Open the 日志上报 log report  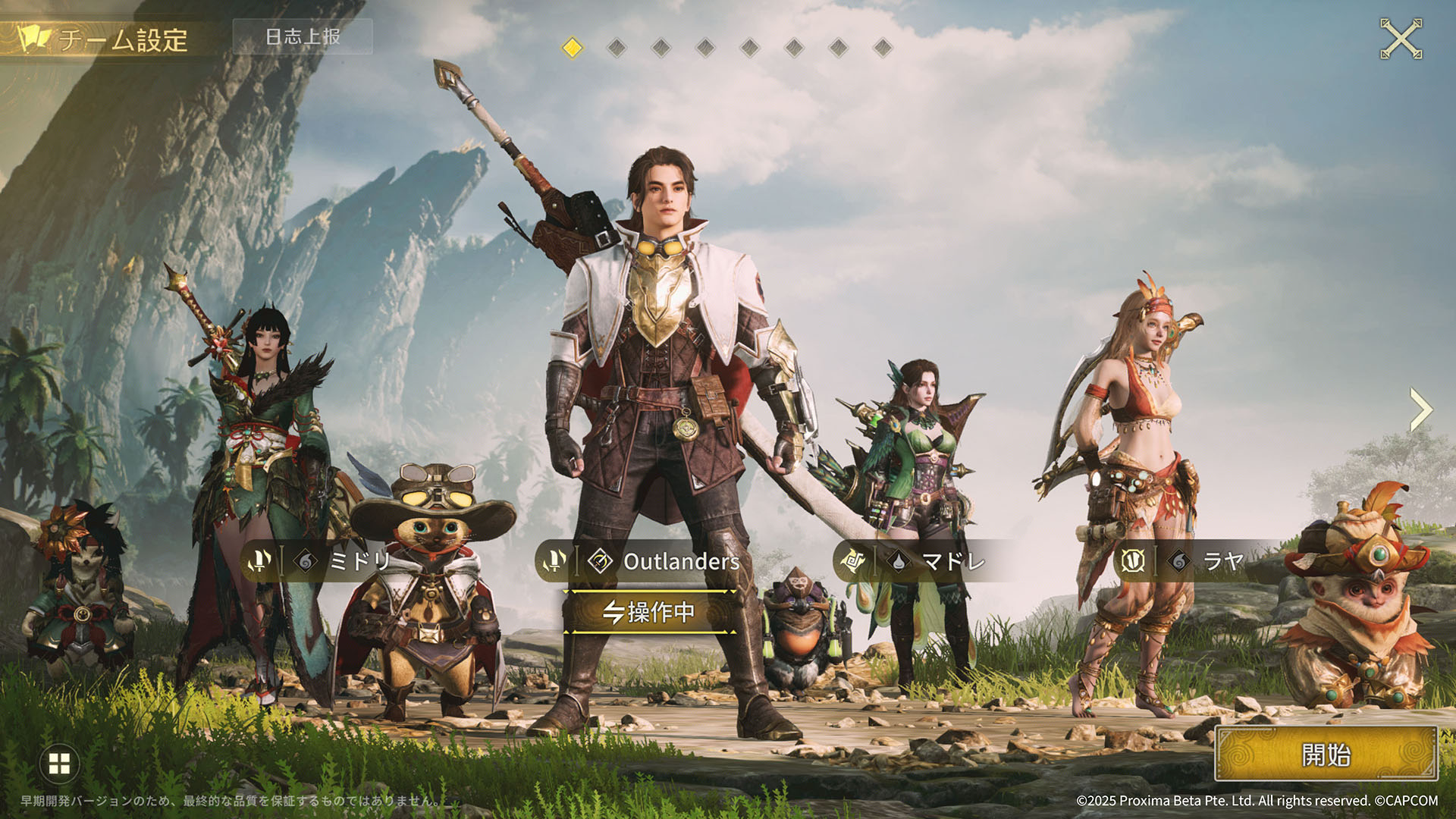point(303,36)
